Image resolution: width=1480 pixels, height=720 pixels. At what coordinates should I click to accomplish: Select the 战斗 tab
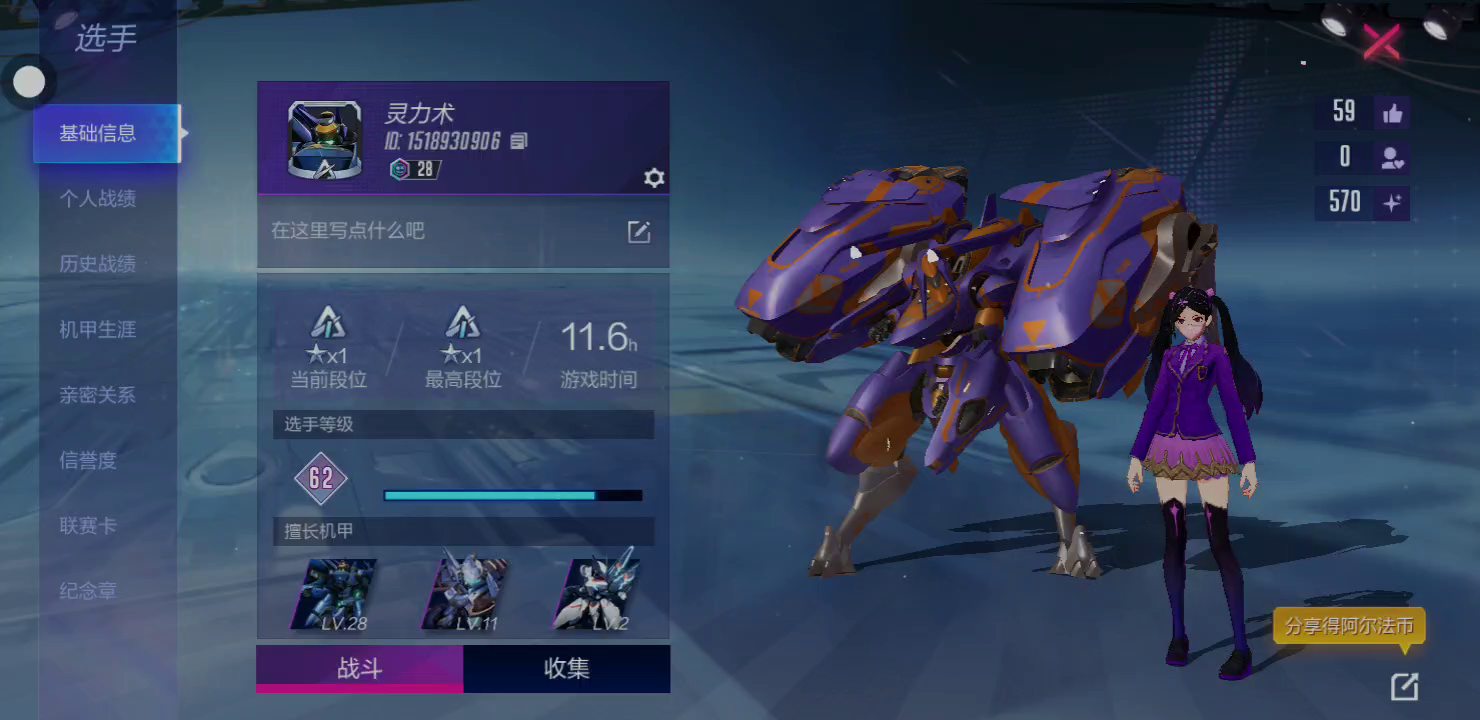click(360, 669)
